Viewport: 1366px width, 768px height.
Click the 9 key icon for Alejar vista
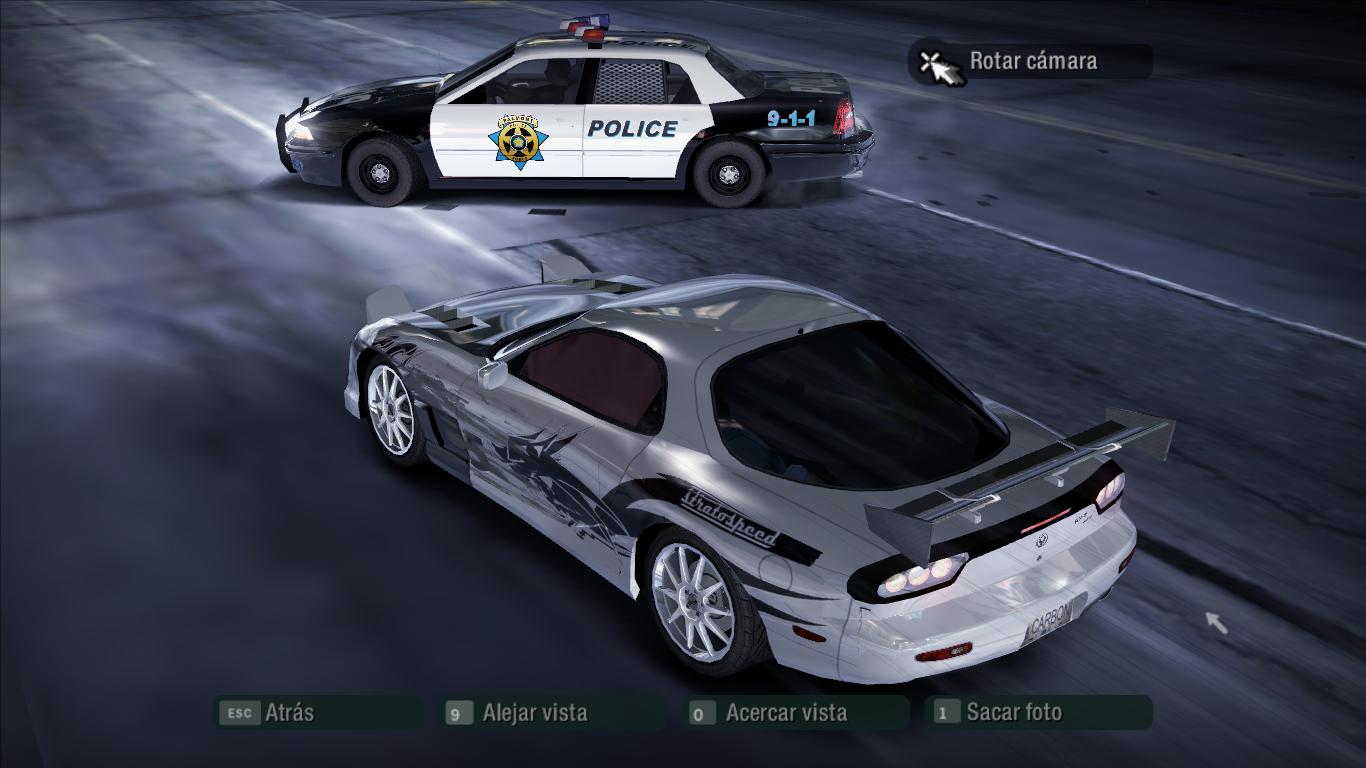[x=459, y=712]
